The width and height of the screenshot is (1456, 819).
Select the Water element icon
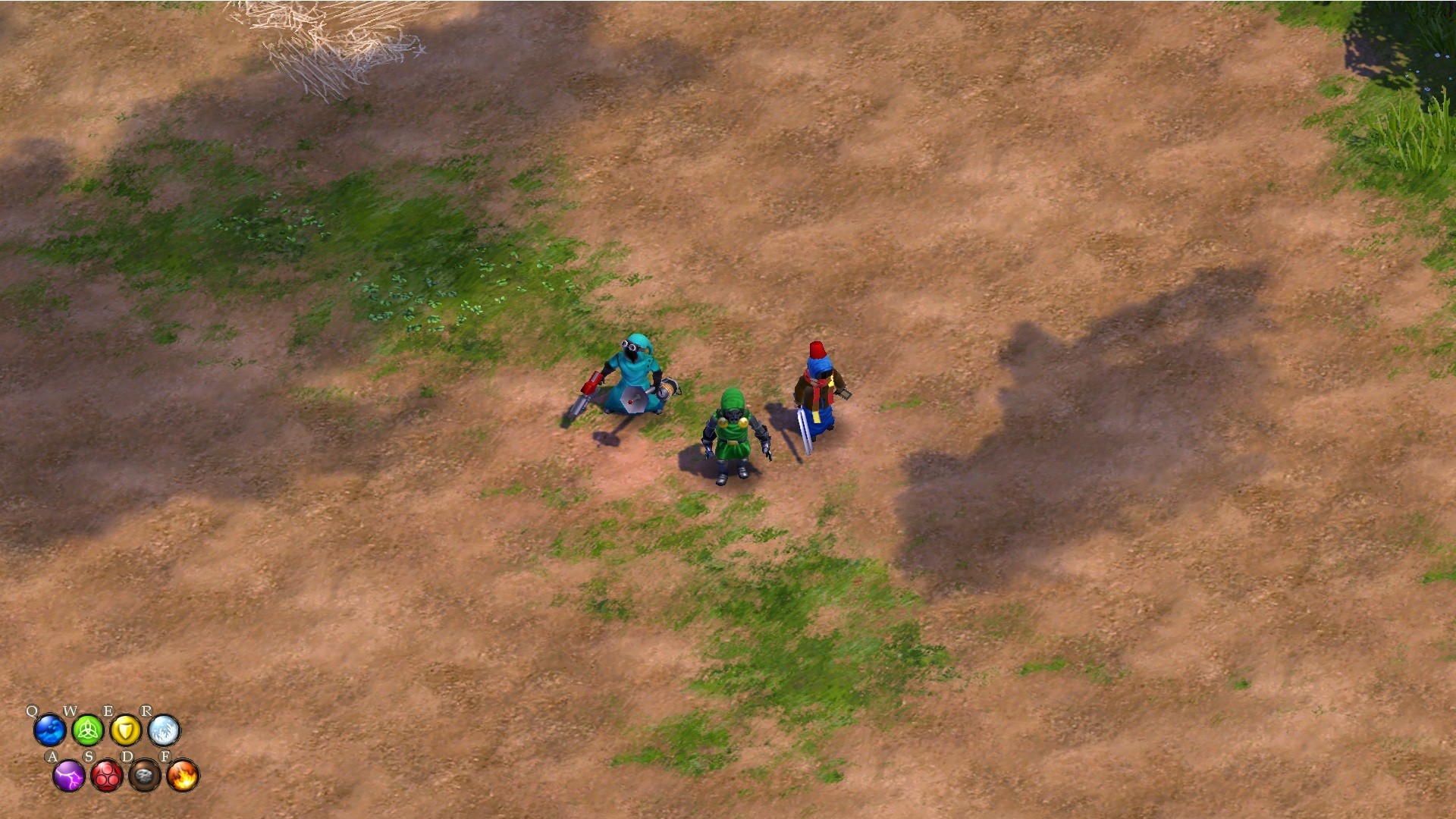[49, 730]
